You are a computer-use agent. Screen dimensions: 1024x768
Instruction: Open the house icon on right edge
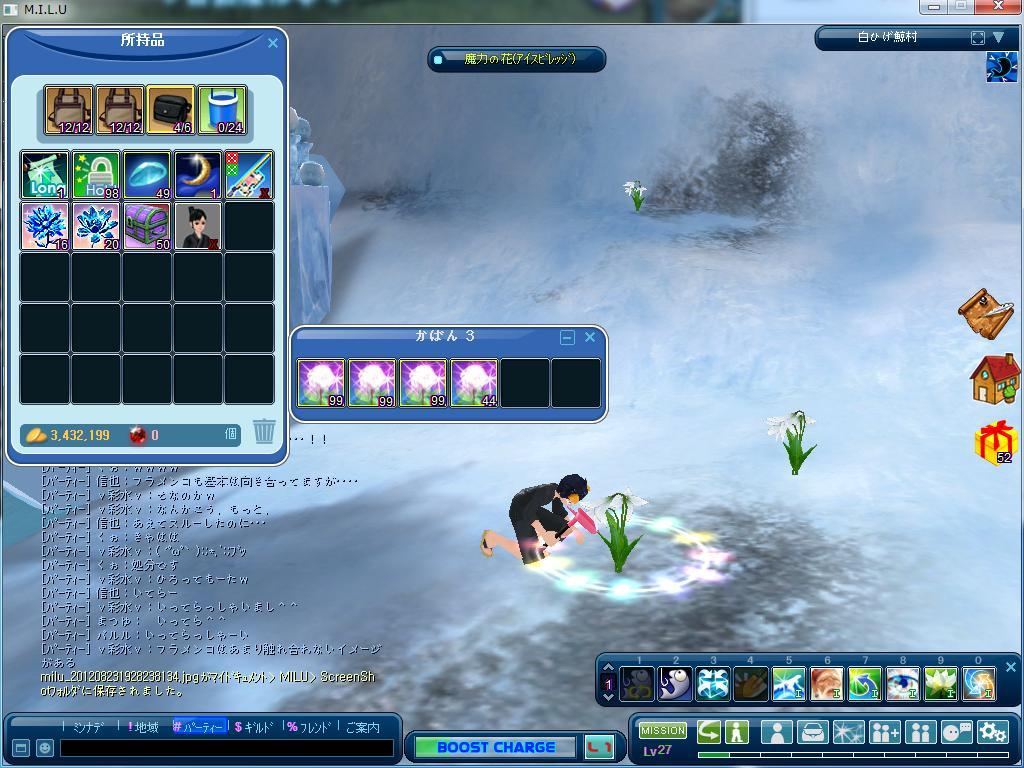tap(994, 378)
